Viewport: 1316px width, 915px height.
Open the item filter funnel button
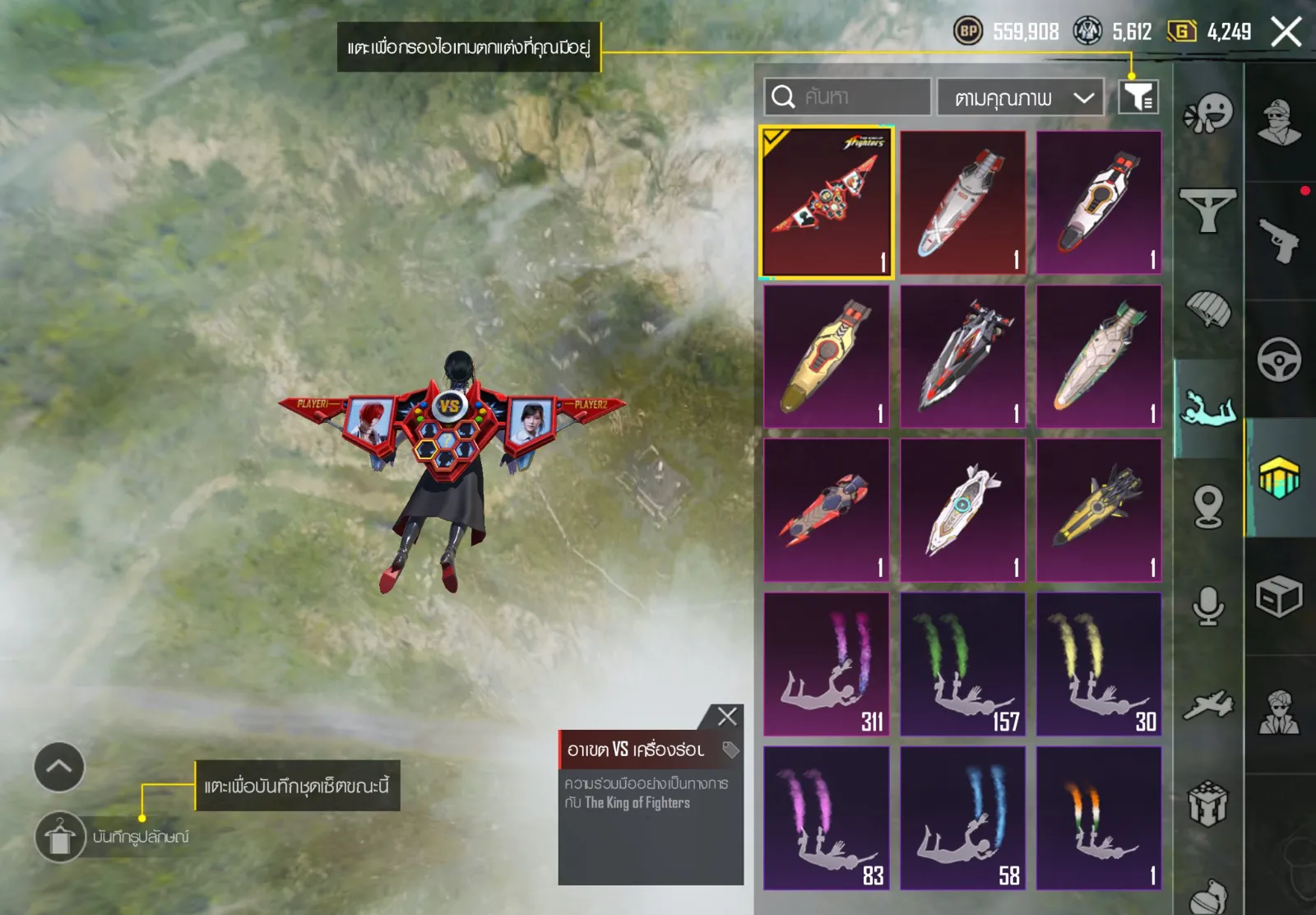pyautogui.click(x=1138, y=97)
